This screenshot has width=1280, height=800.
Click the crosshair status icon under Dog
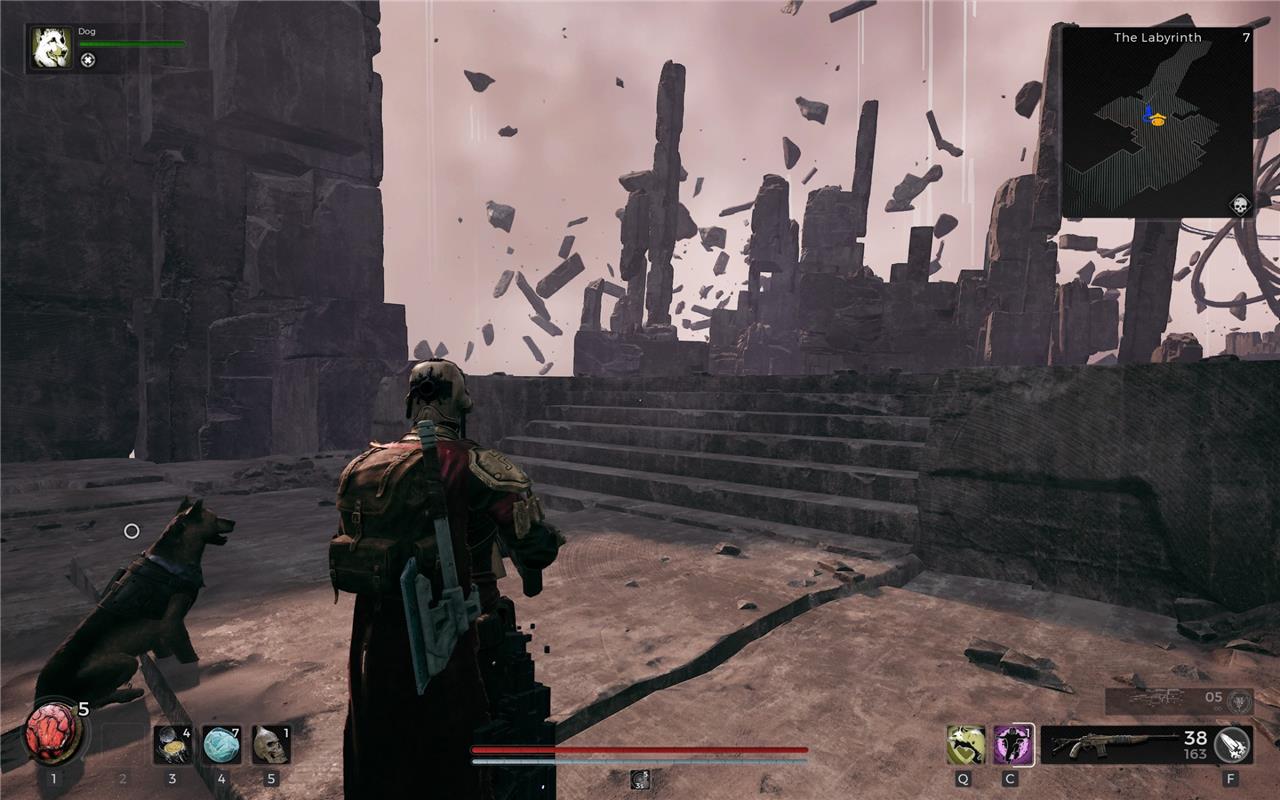[x=88, y=60]
